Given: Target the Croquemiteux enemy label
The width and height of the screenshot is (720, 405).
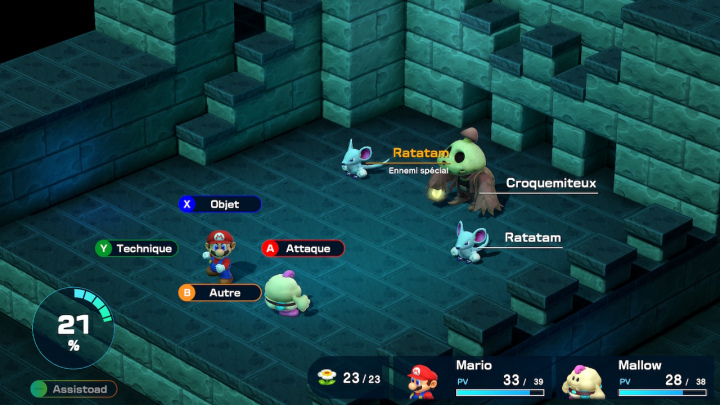Looking at the screenshot, I should click(x=550, y=183).
